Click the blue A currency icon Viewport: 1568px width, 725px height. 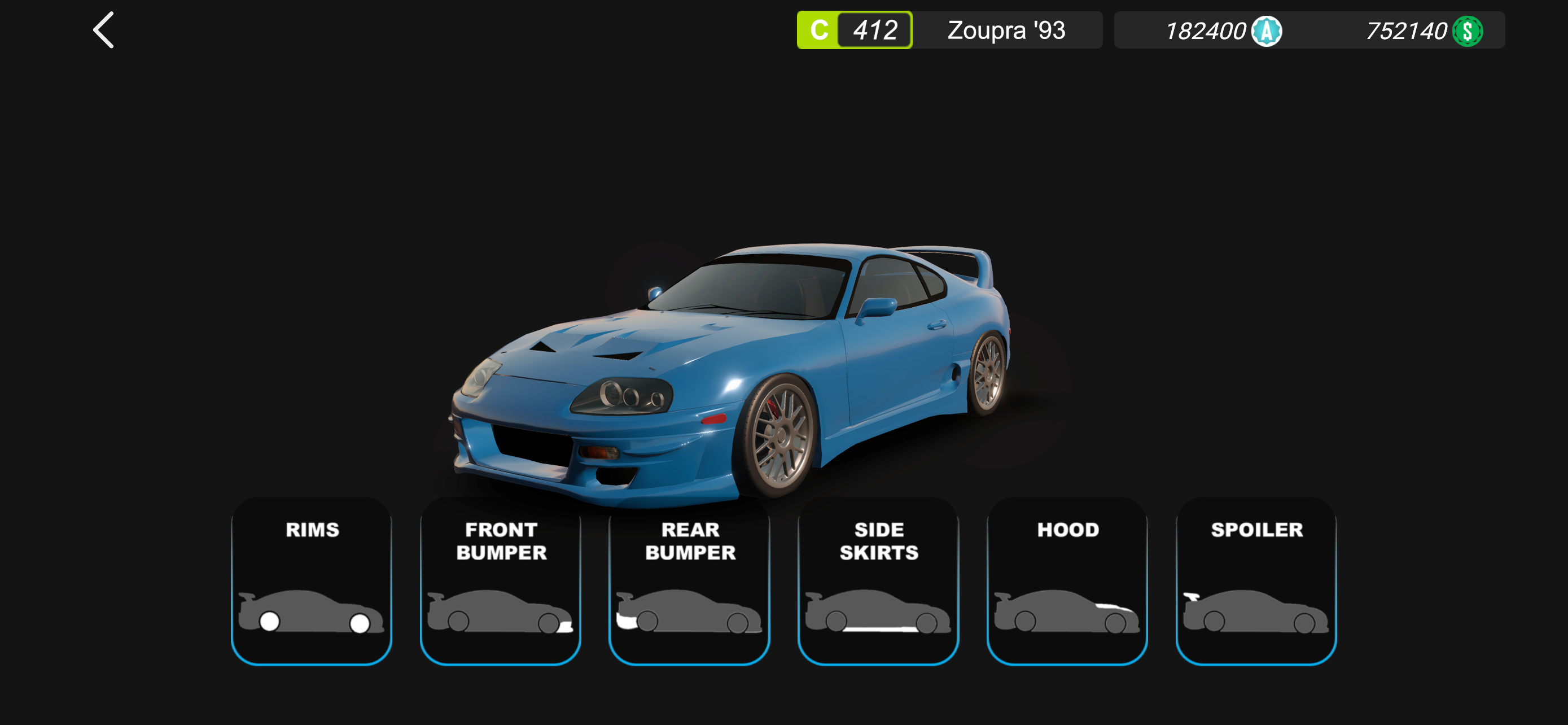1266,31
